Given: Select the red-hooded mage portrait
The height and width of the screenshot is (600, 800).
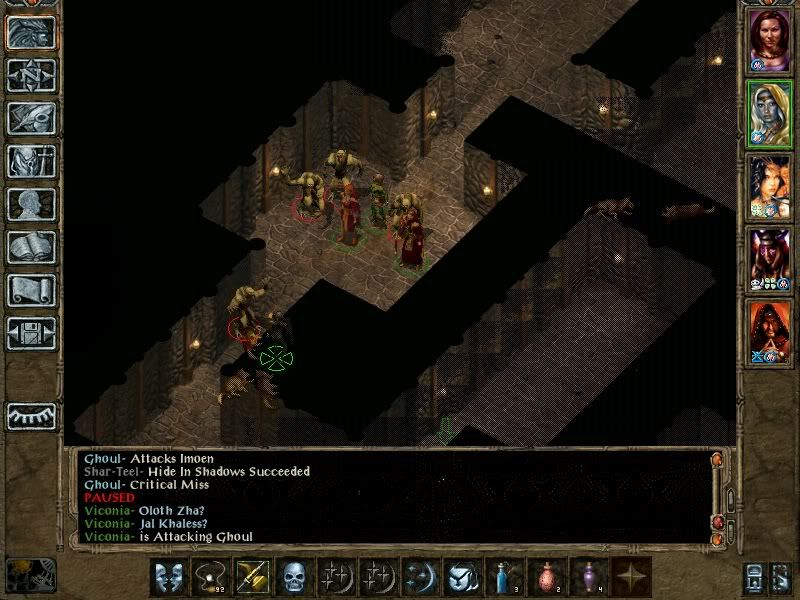Looking at the screenshot, I should point(769,332).
